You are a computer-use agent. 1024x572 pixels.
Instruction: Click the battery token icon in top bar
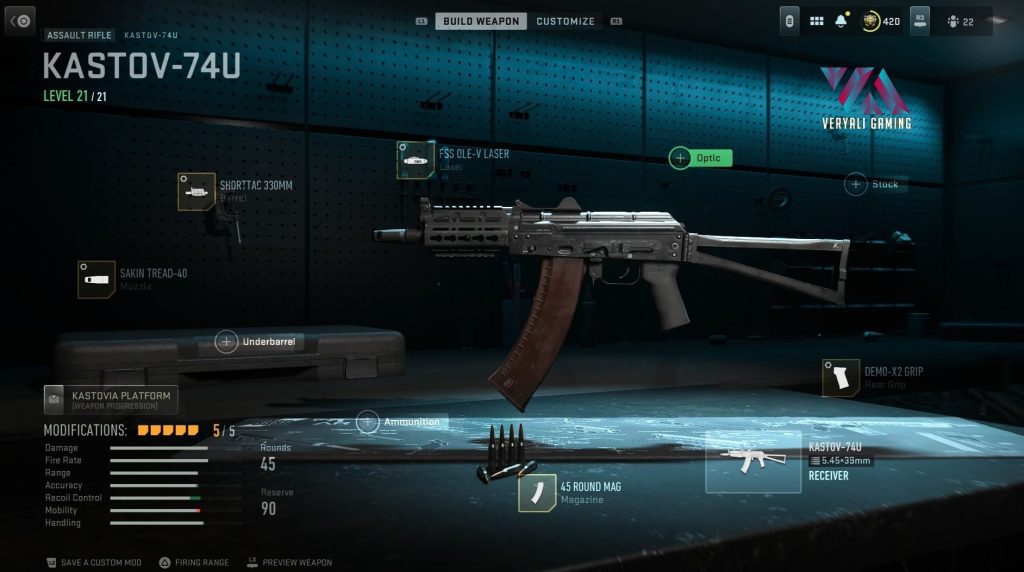pos(790,21)
